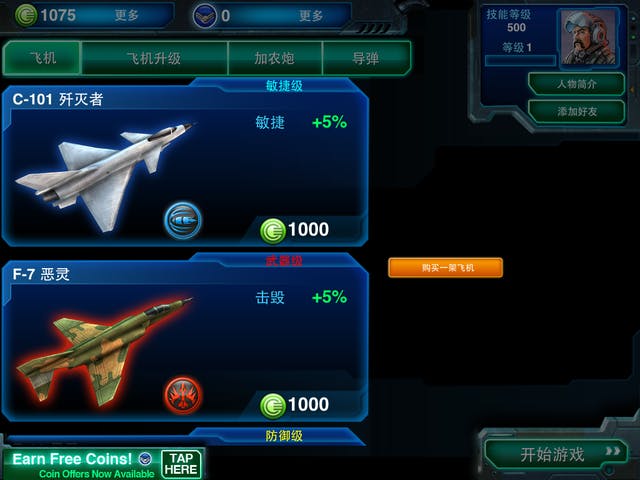View the pilot portrait

[589, 37]
